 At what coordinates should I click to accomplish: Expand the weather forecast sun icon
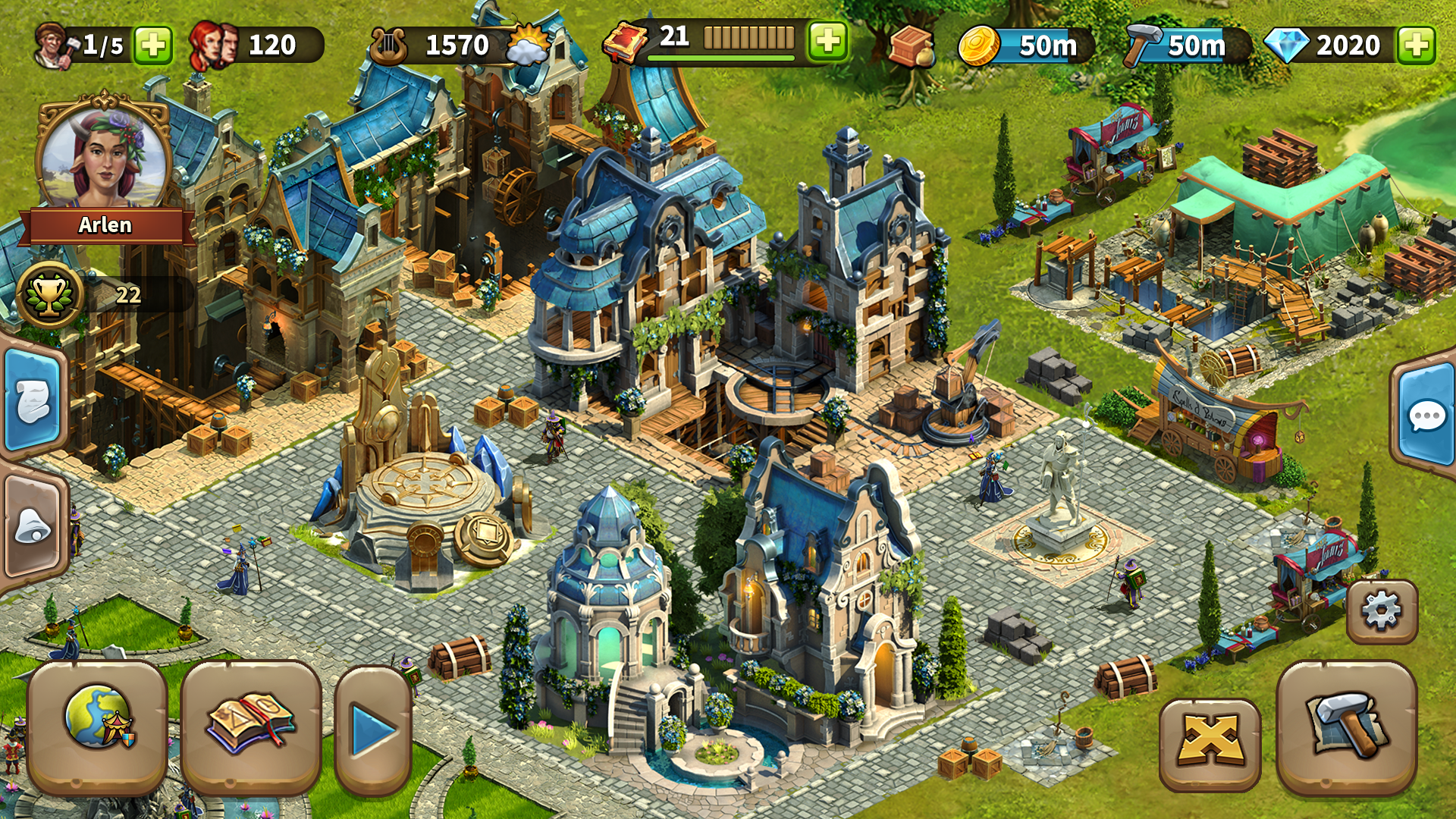point(529,47)
